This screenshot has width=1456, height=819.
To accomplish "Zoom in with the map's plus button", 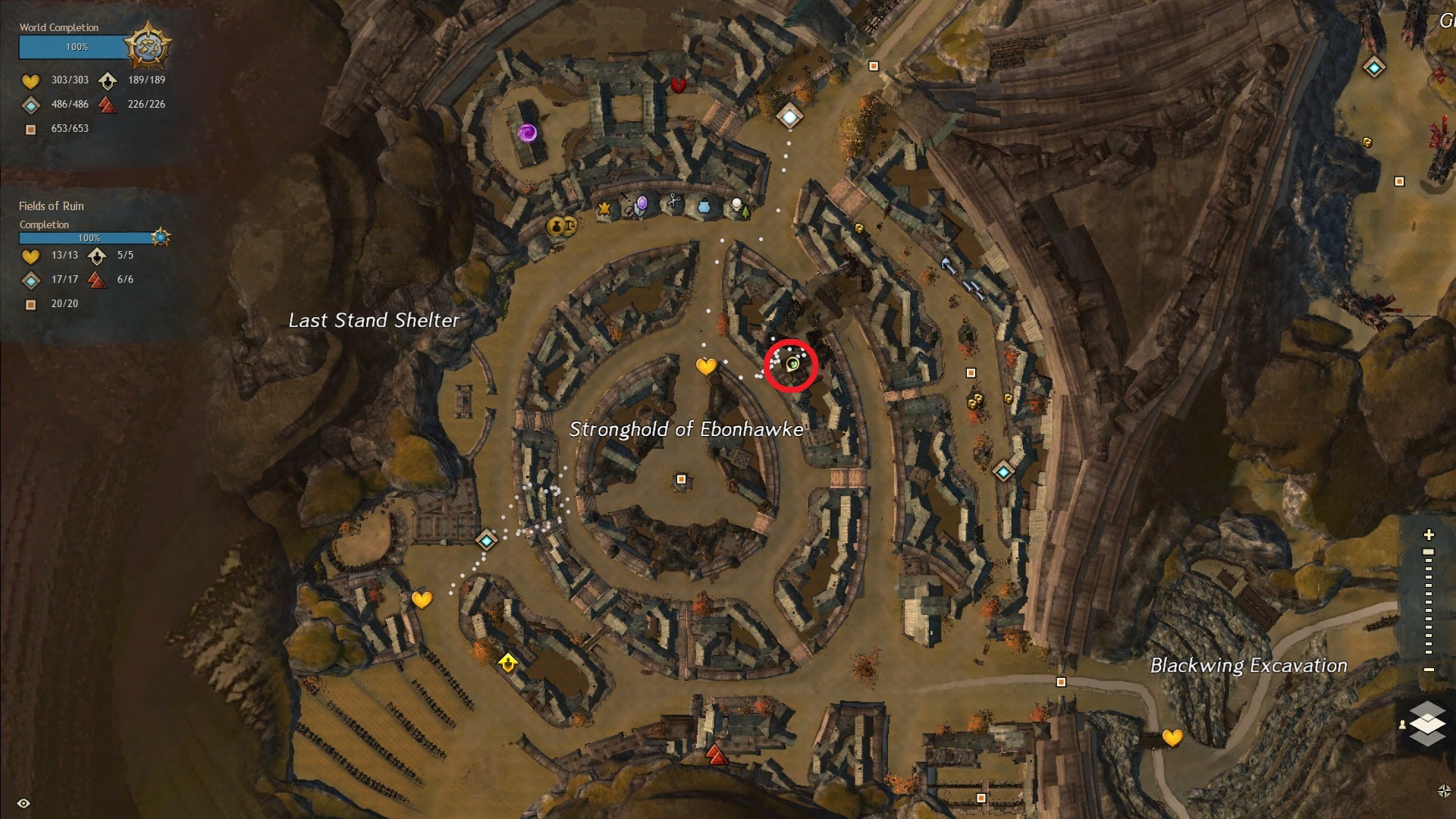I will [1429, 535].
